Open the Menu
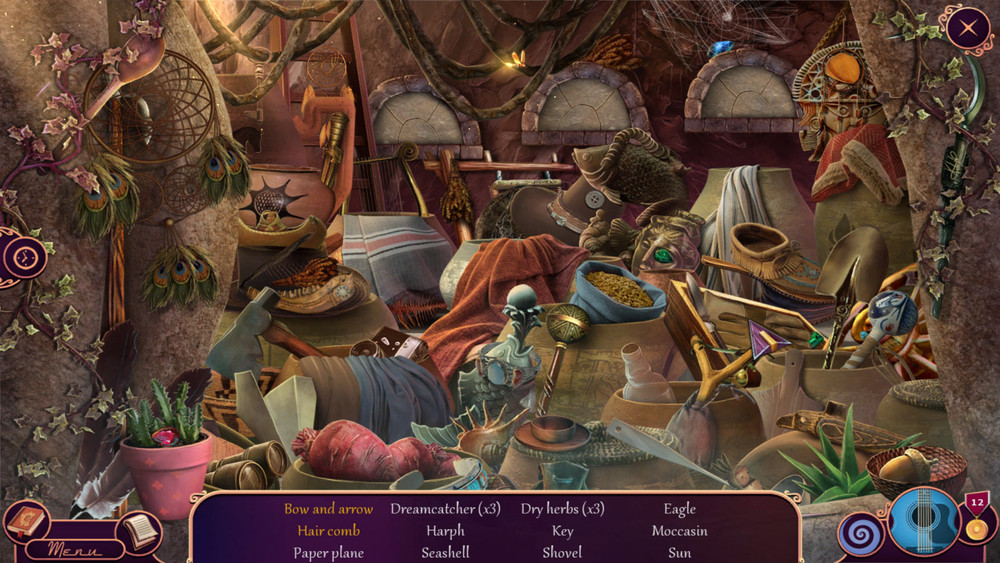1000x563 pixels. click(74, 548)
